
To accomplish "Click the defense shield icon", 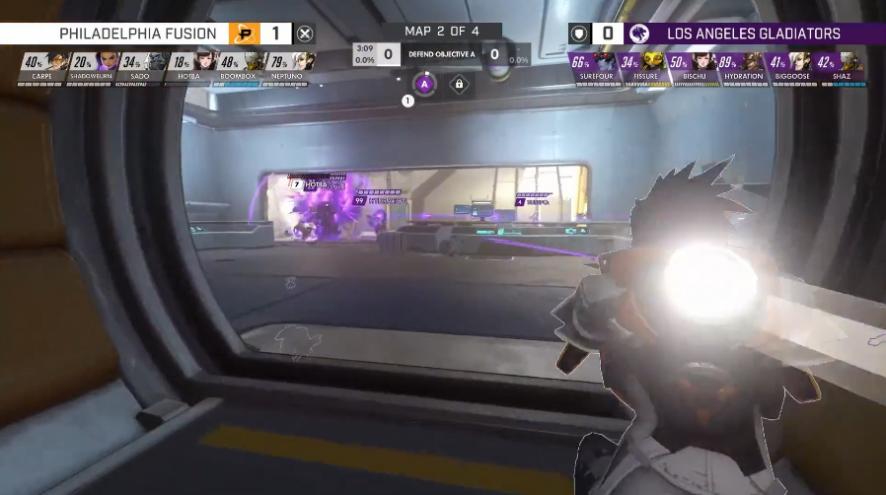I will coord(579,34).
